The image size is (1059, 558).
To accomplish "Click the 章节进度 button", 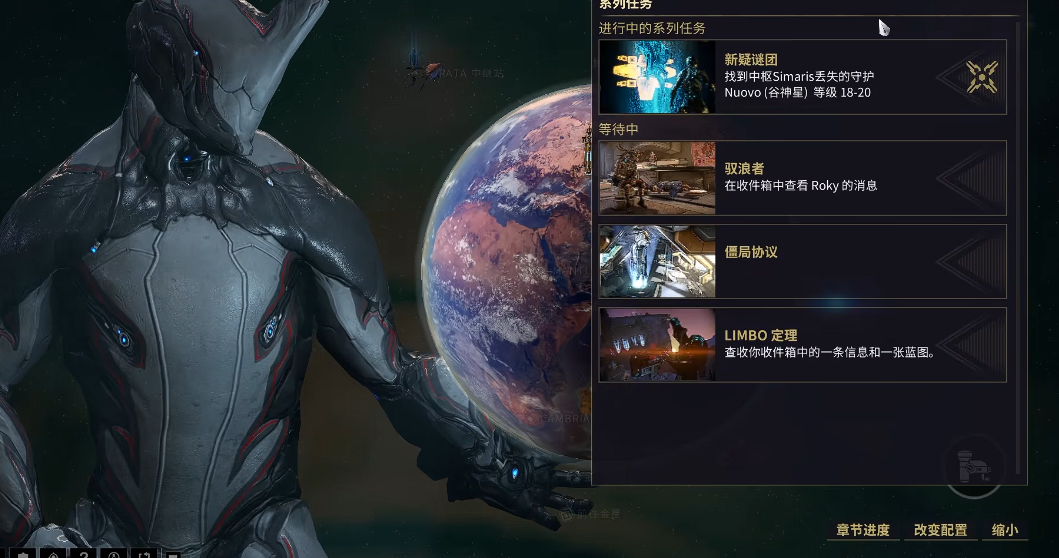I will [862, 530].
